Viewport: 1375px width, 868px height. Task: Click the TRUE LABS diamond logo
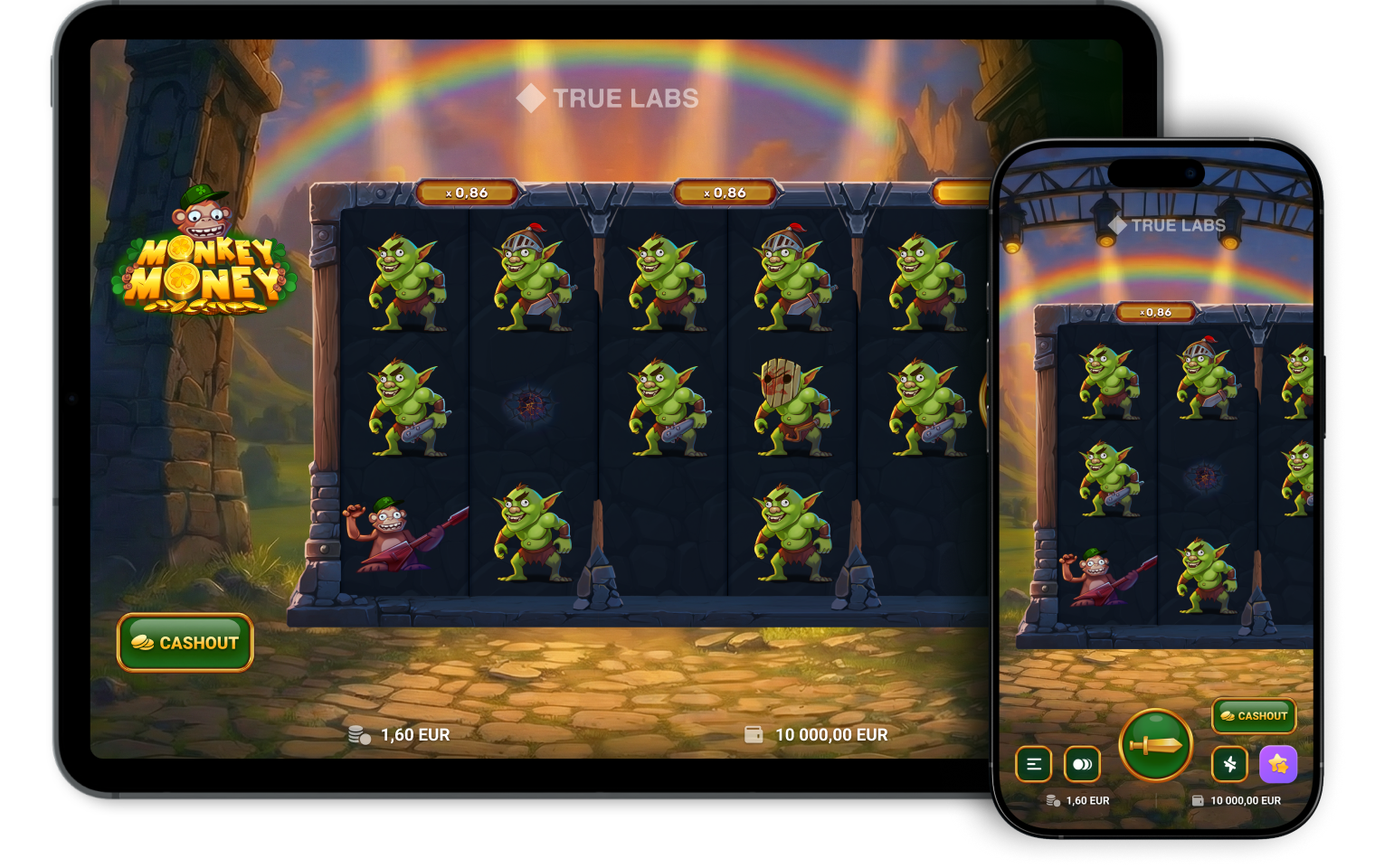tap(532, 99)
